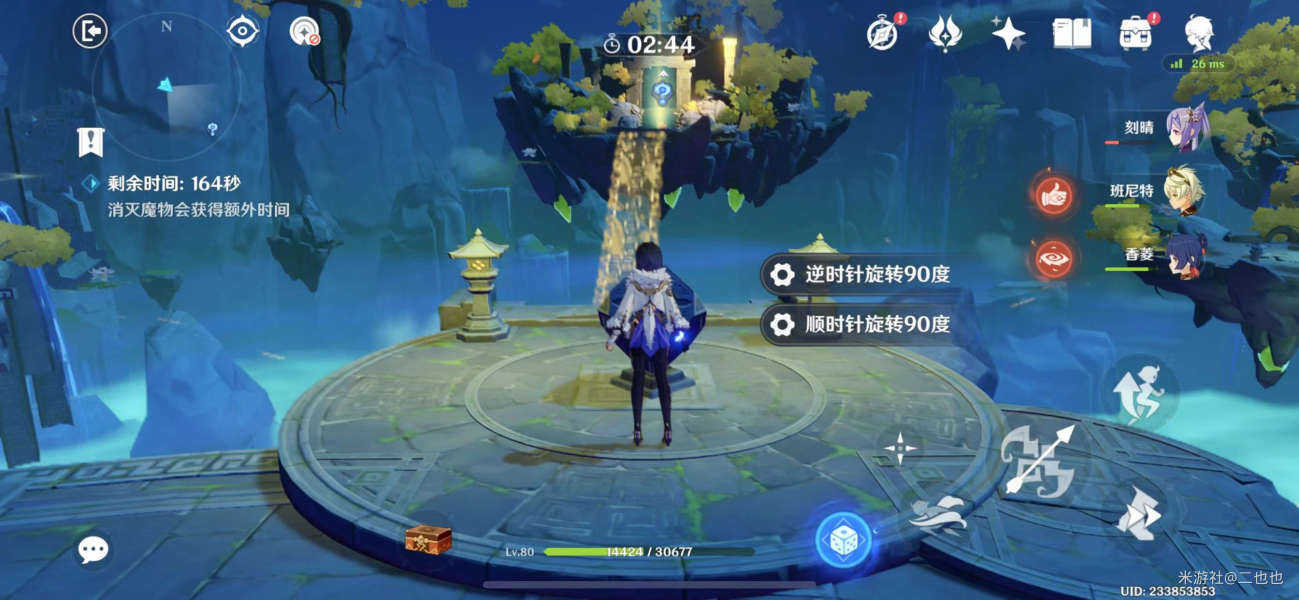Image resolution: width=1299 pixels, height=600 pixels.
Task: Open the adventurer handbook book icon
Action: pos(1071,34)
